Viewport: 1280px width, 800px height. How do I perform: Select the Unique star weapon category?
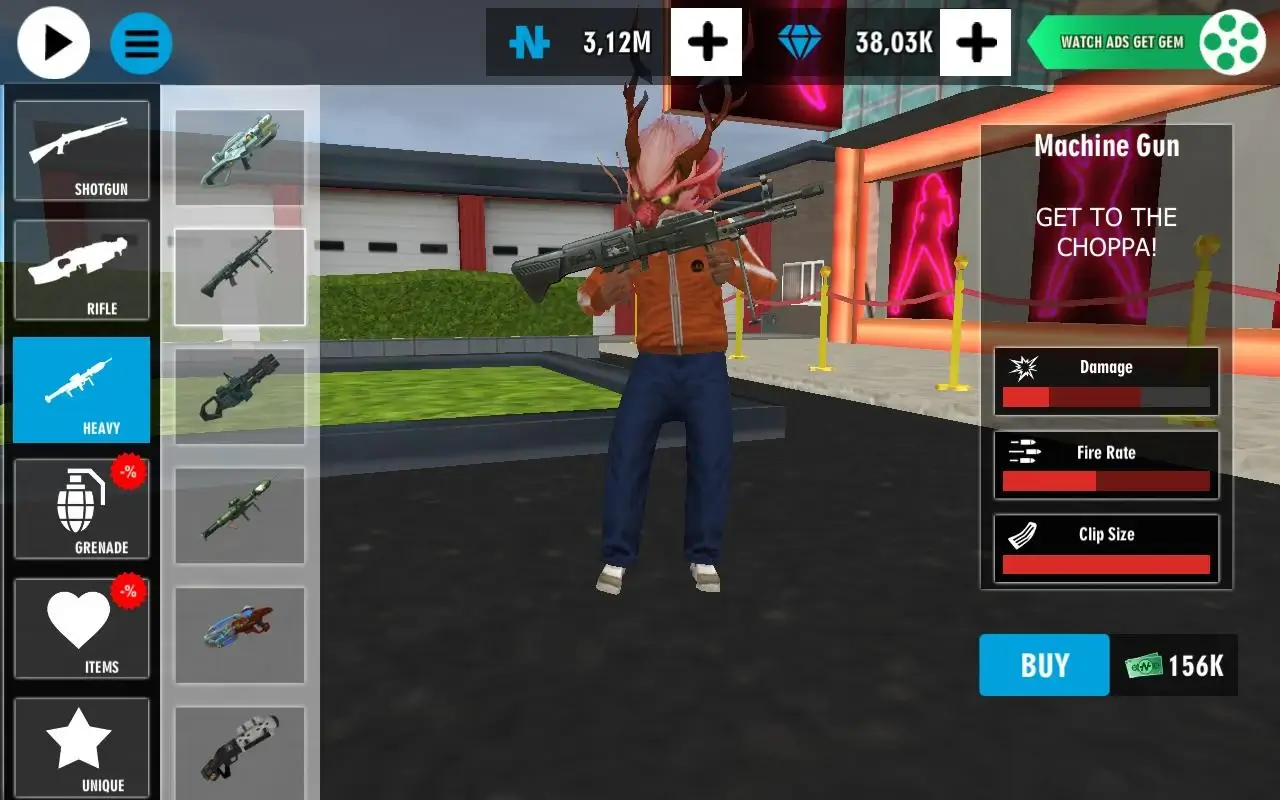point(81,746)
